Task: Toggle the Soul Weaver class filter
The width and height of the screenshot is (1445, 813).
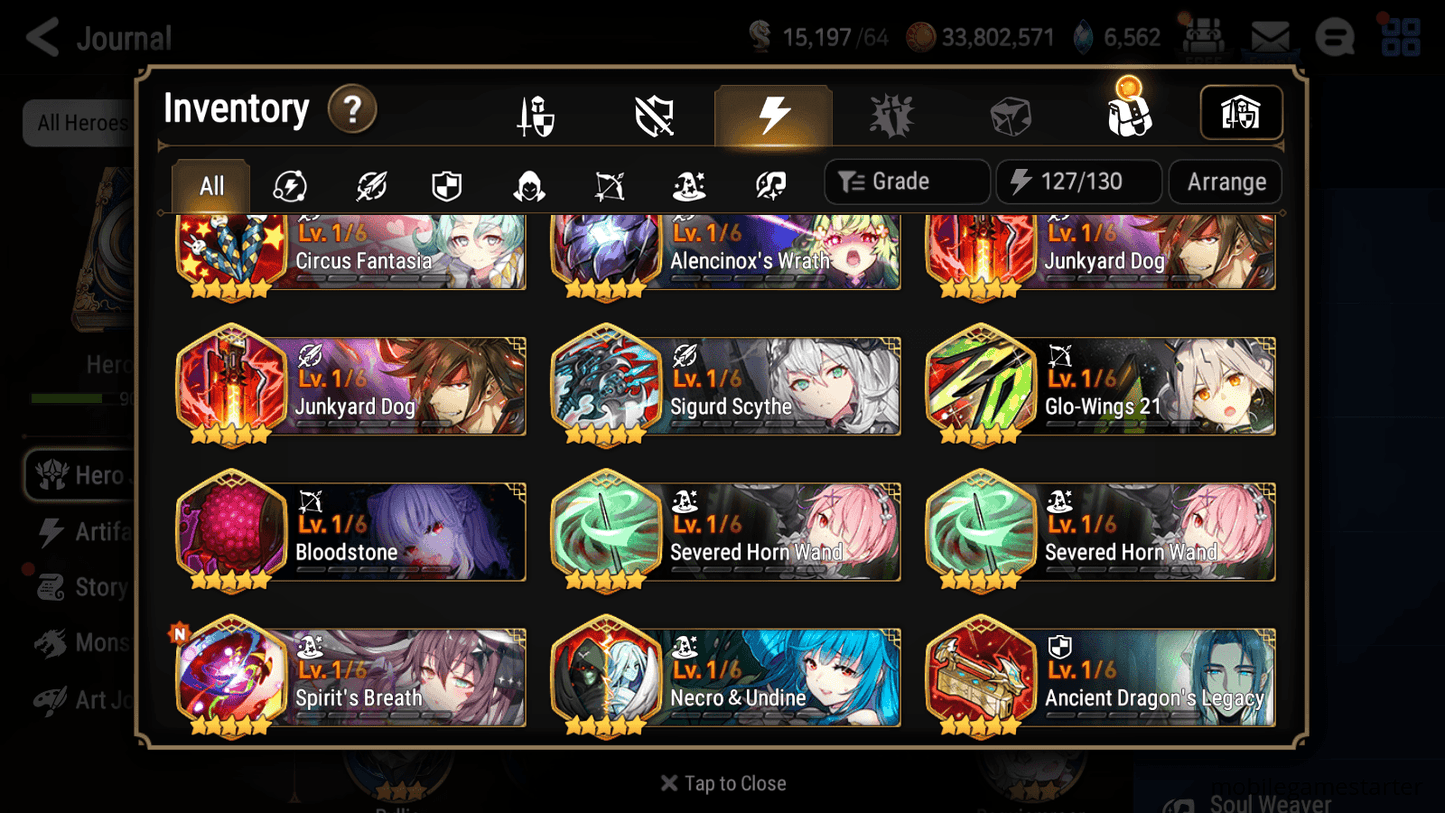Action: click(768, 182)
